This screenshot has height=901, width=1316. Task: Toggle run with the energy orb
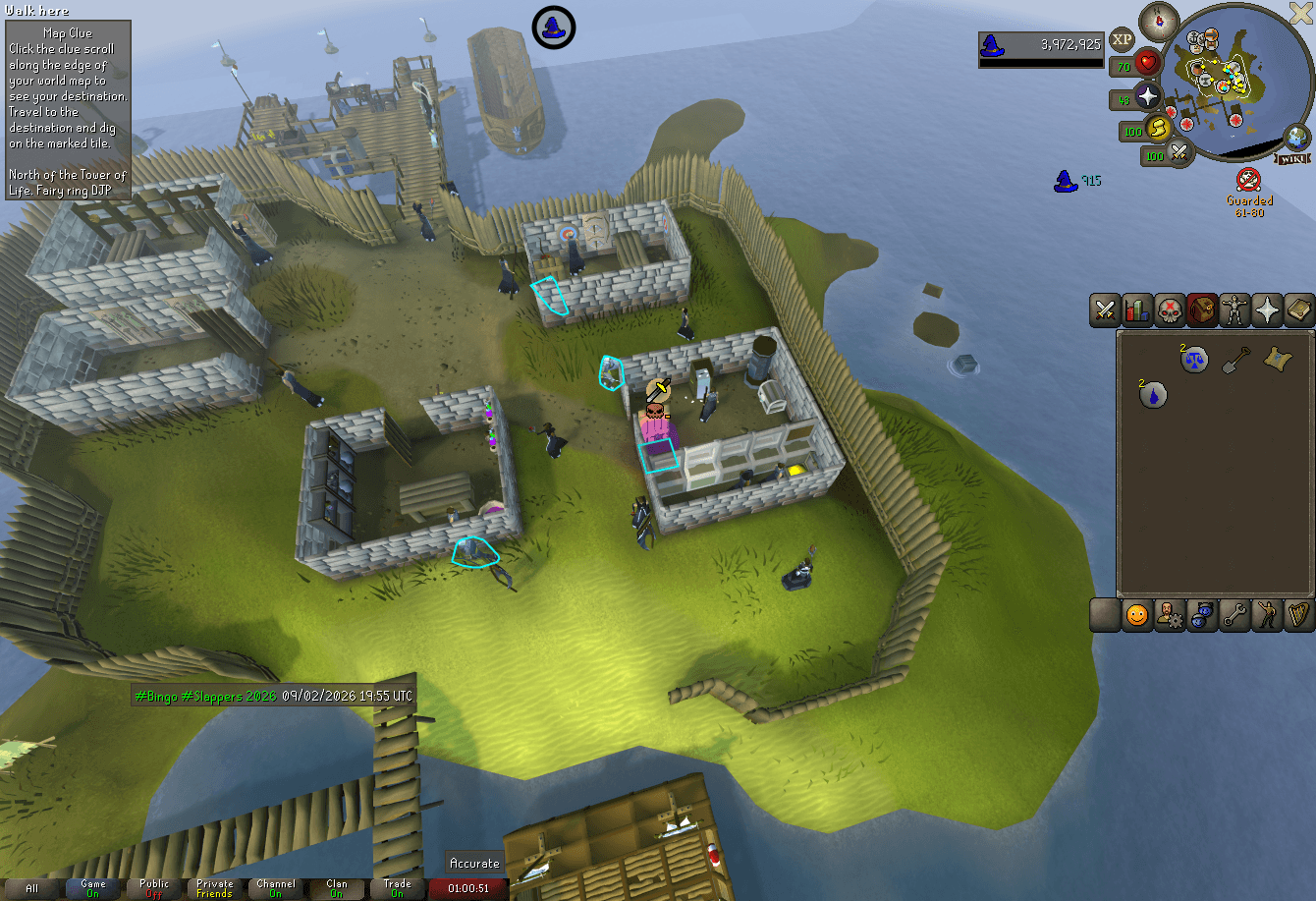(1159, 131)
